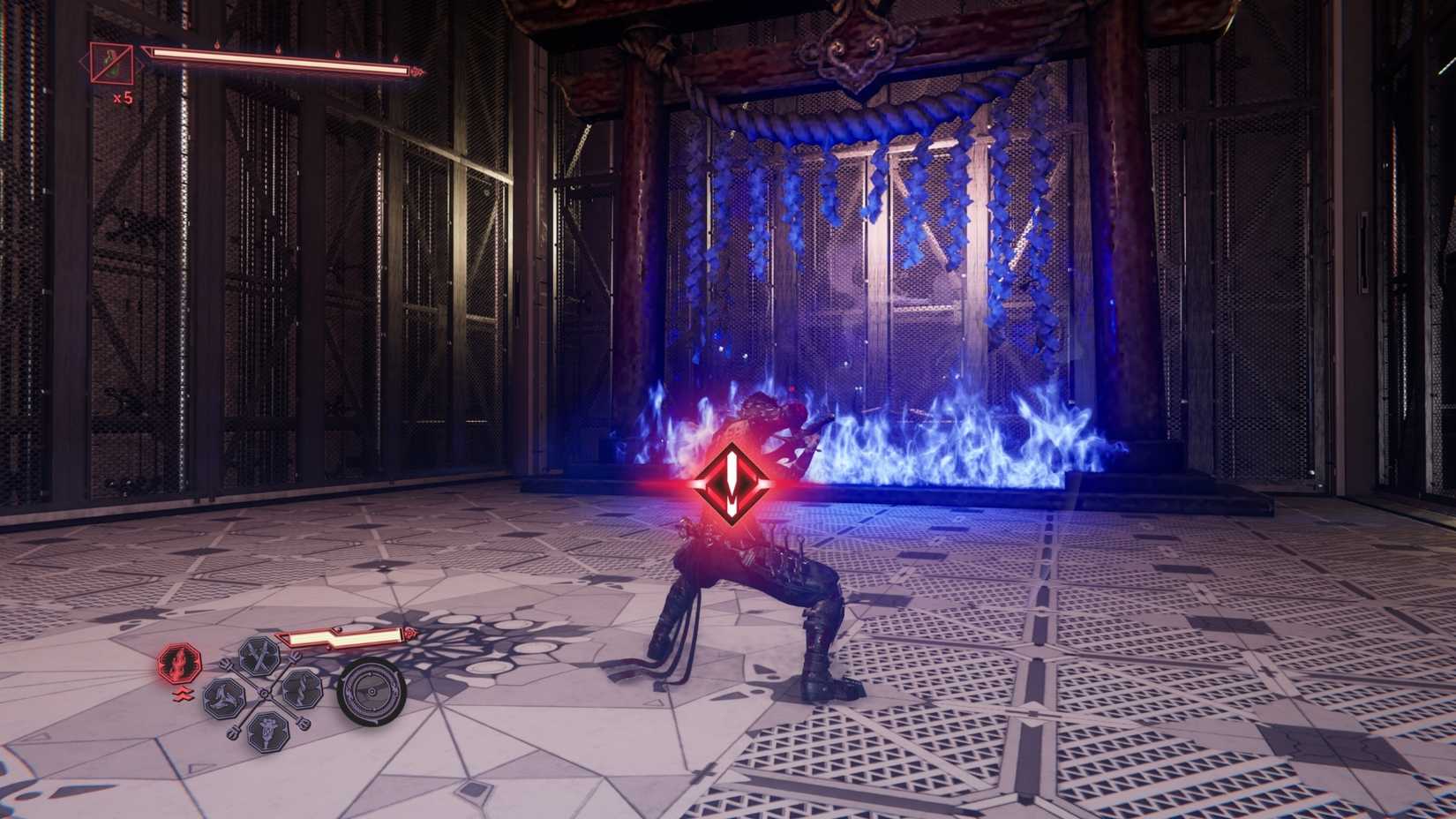Click the crossed-kunai ability icon on the wheel
The width and height of the screenshot is (1456, 819).
click(x=260, y=655)
